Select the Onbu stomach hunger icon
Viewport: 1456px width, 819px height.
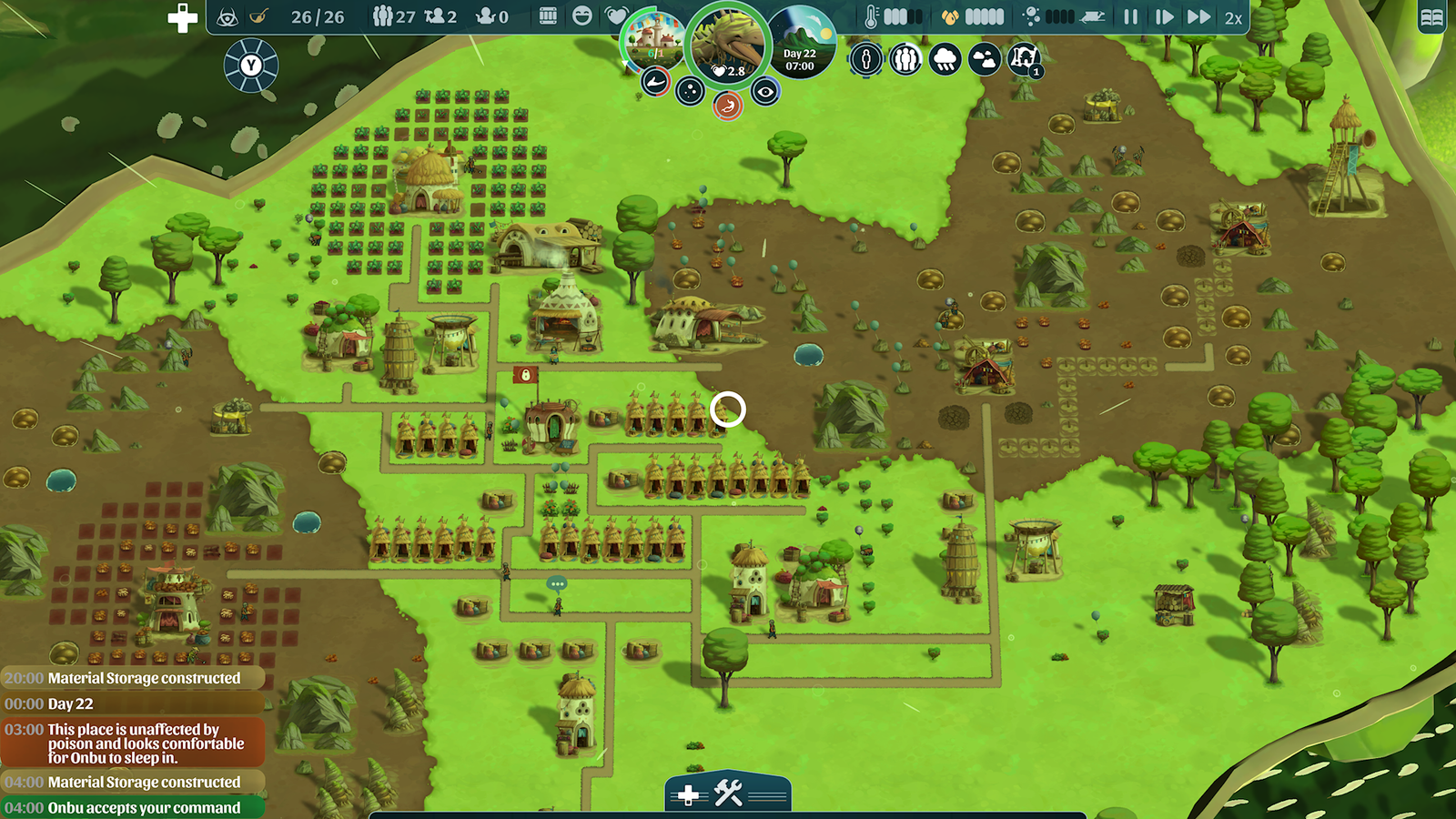(x=727, y=106)
